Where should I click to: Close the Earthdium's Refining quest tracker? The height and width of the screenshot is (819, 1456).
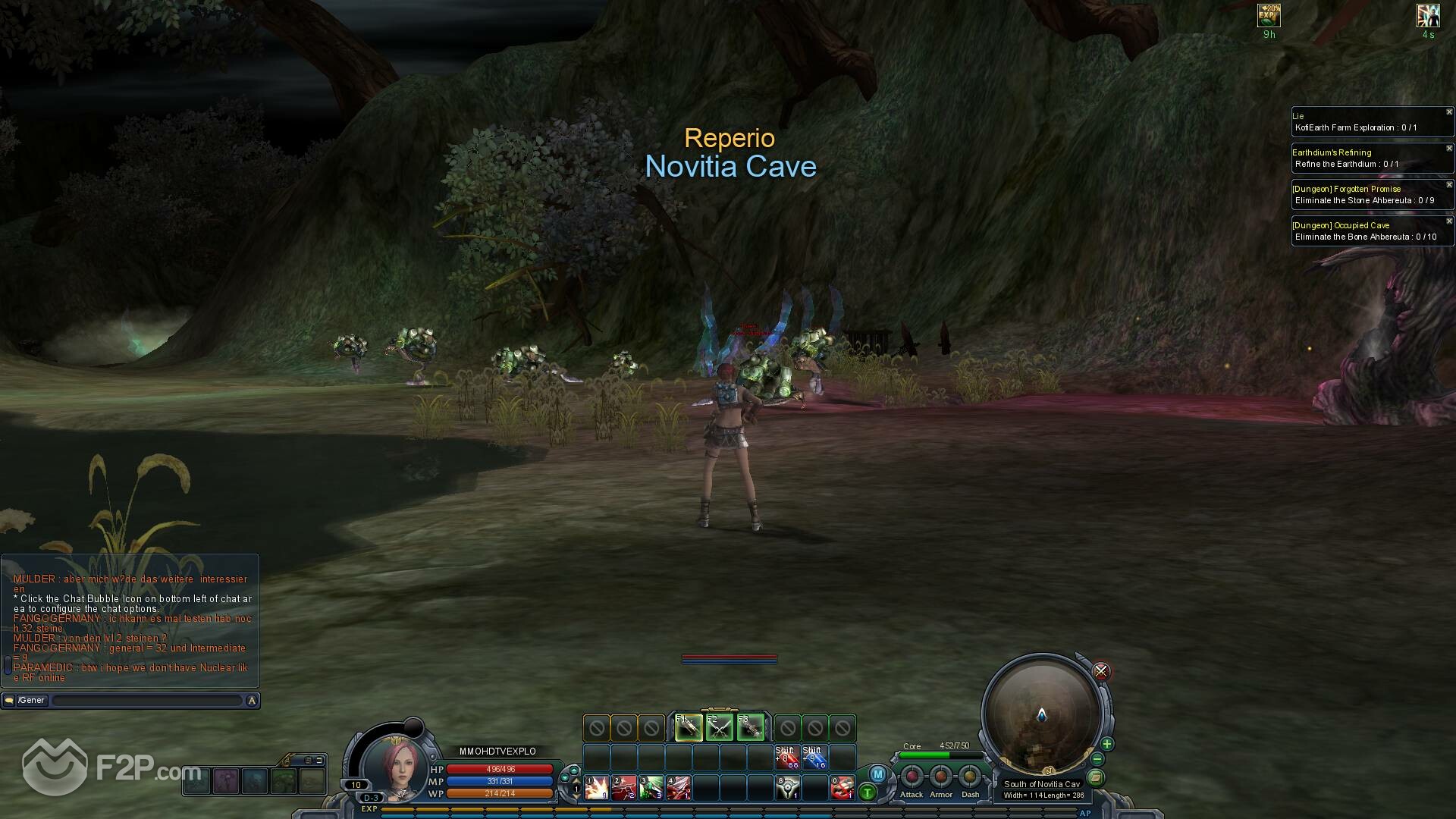pos(1449,149)
